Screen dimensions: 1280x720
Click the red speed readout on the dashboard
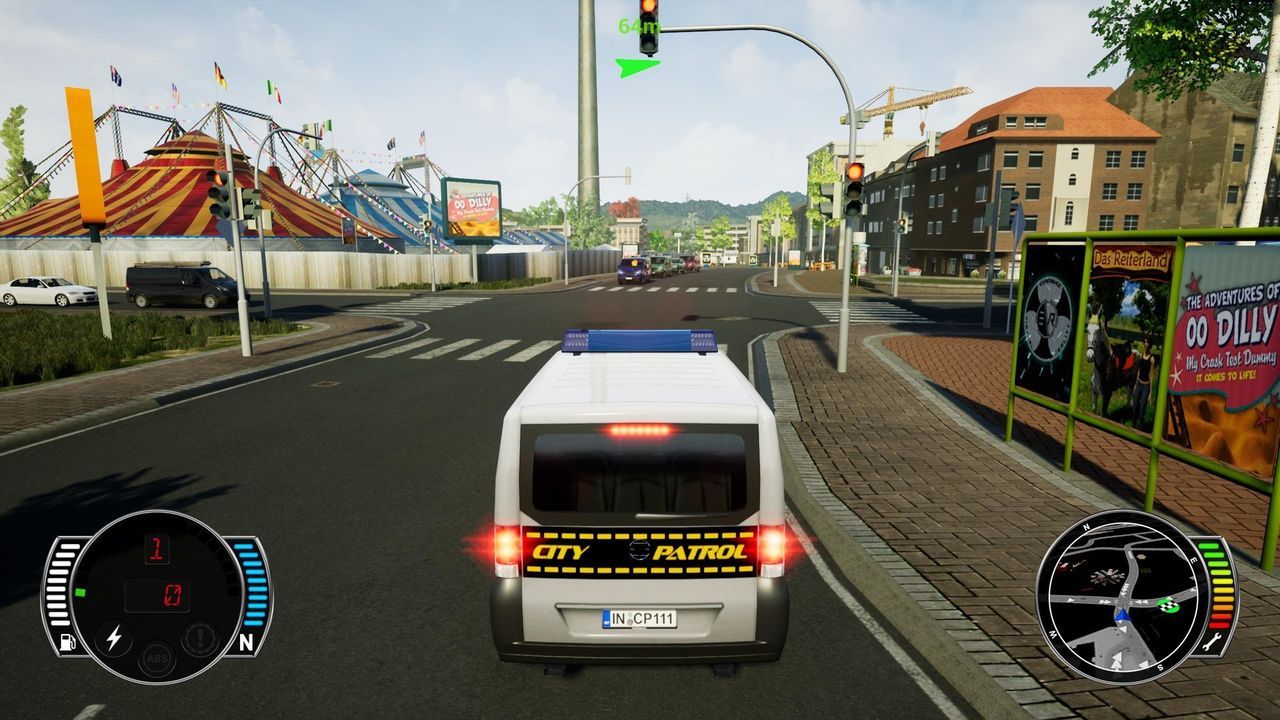(x=173, y=596)
